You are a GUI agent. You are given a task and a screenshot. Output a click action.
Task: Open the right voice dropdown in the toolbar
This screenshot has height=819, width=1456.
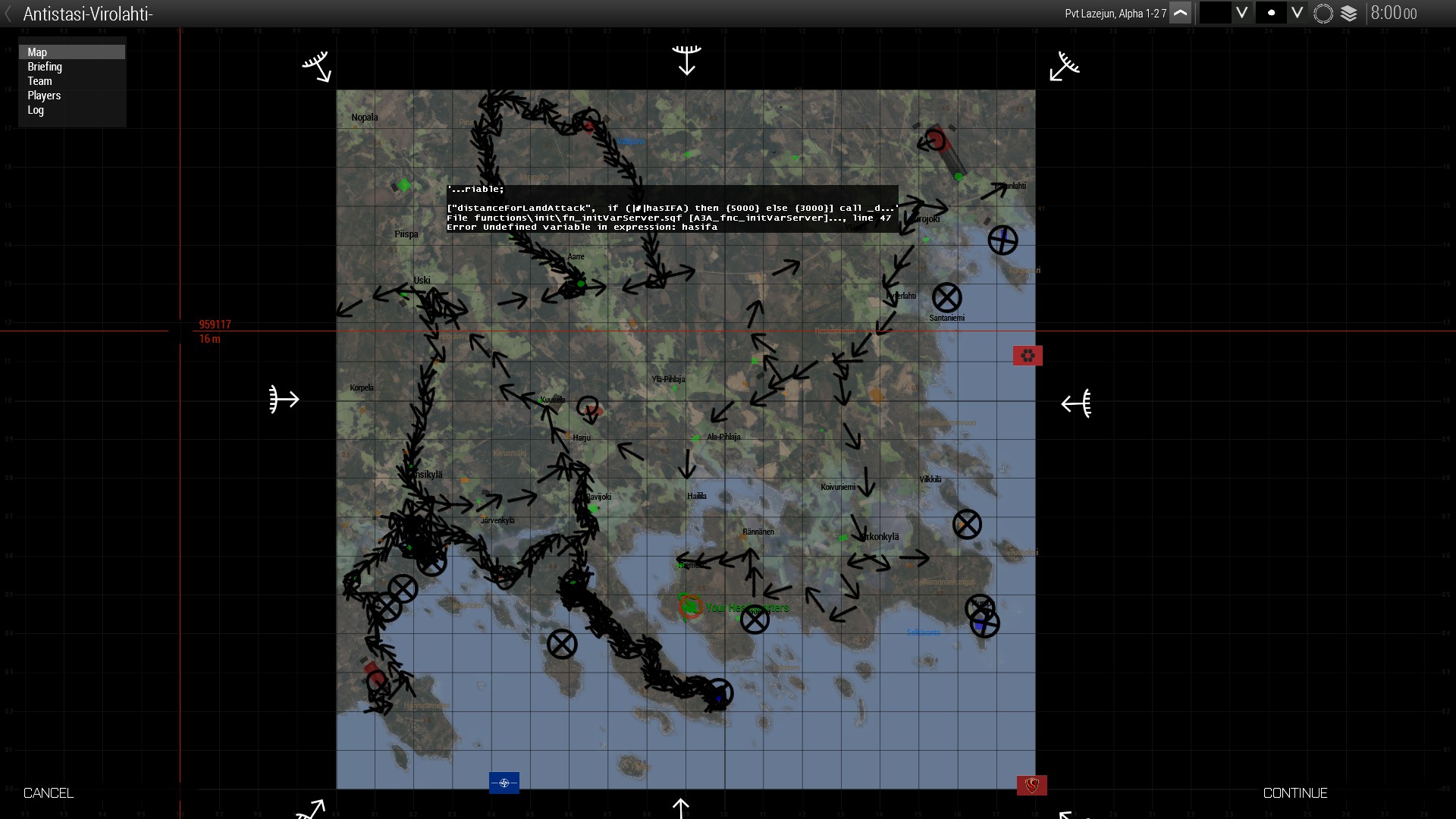(1298, 13)
